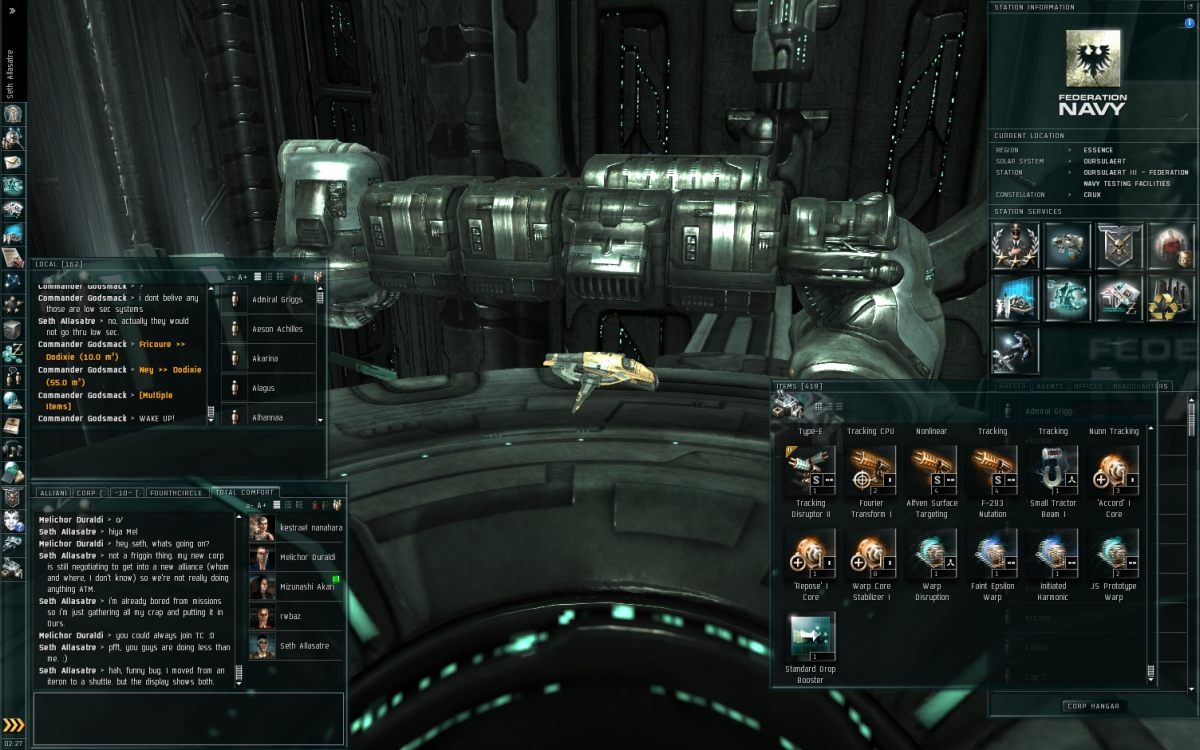Viewport: 1200px width, 750px height.
Task: Open the Federation Navy corporation logo
Action: click(x=1091, y=70)
